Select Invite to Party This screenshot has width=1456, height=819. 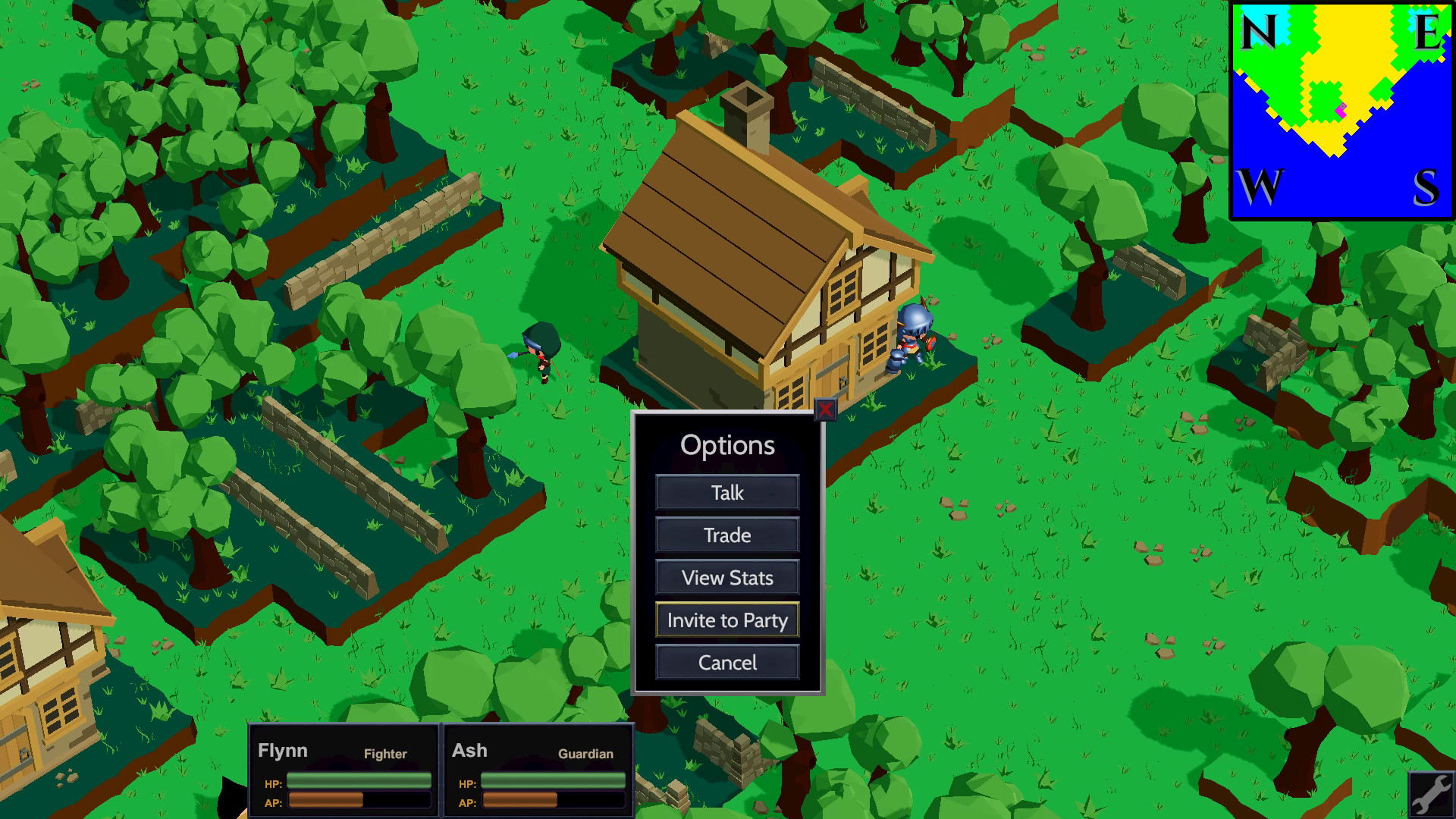[x=726, y=620]
